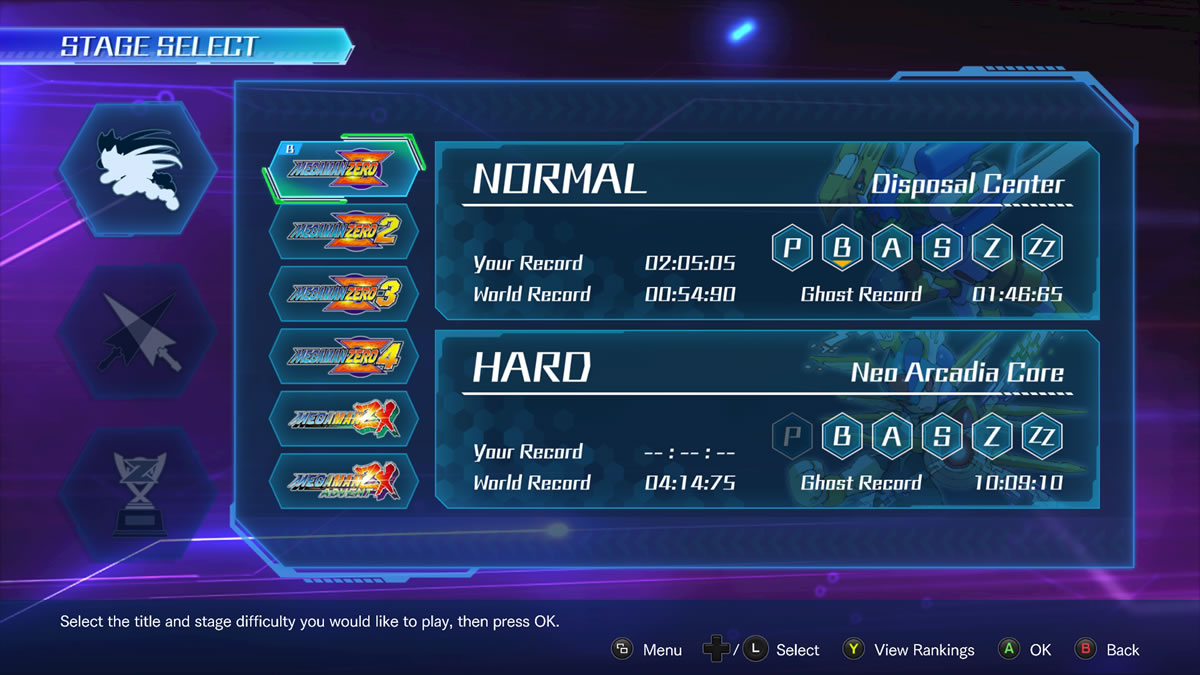
Task: Pick the S ghost rank in HARD
Action: pyautogui.click(x=942, y=435)
